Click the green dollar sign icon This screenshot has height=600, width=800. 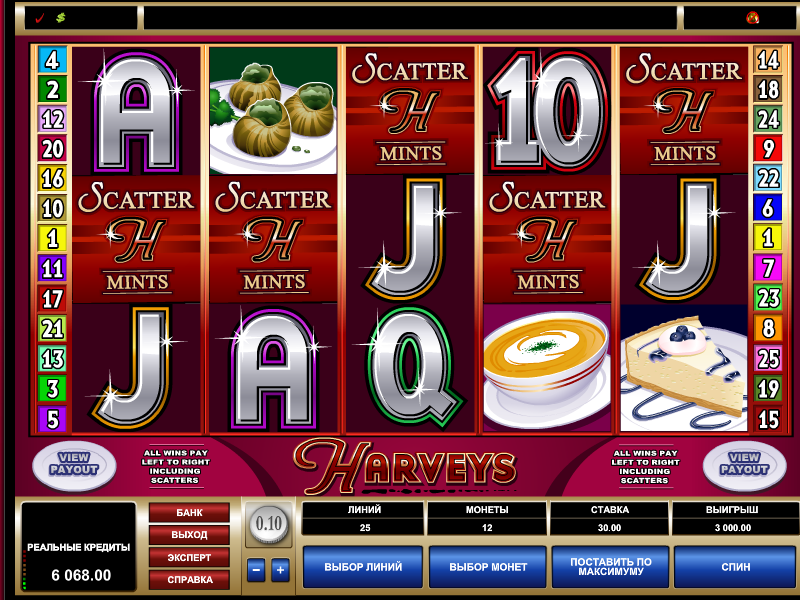(60, 18)
